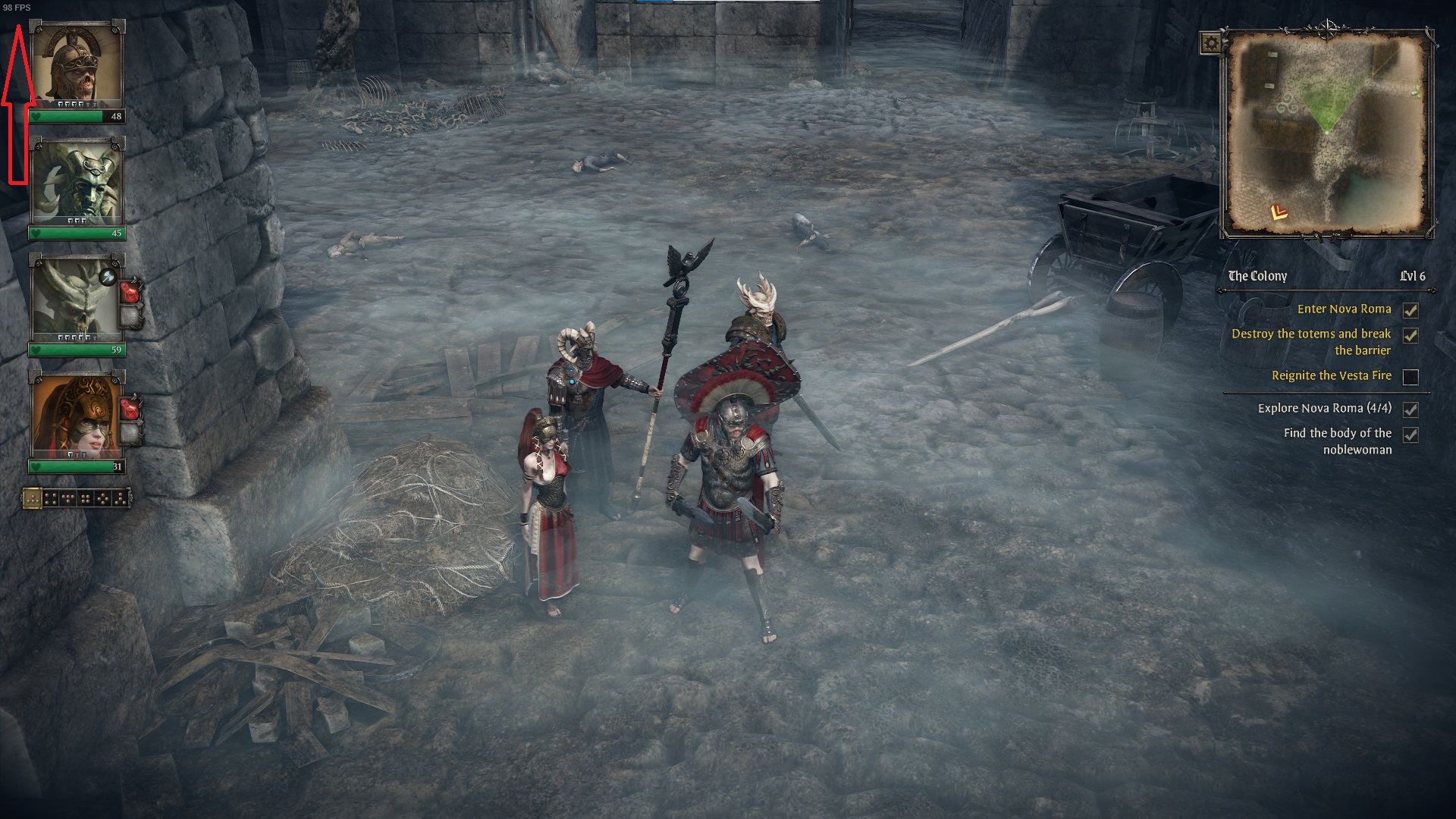This screenshot has width=1456, height=819.
Task: Select the "Enter Nova Roma" objective
Action: (x=1344, y=309)
